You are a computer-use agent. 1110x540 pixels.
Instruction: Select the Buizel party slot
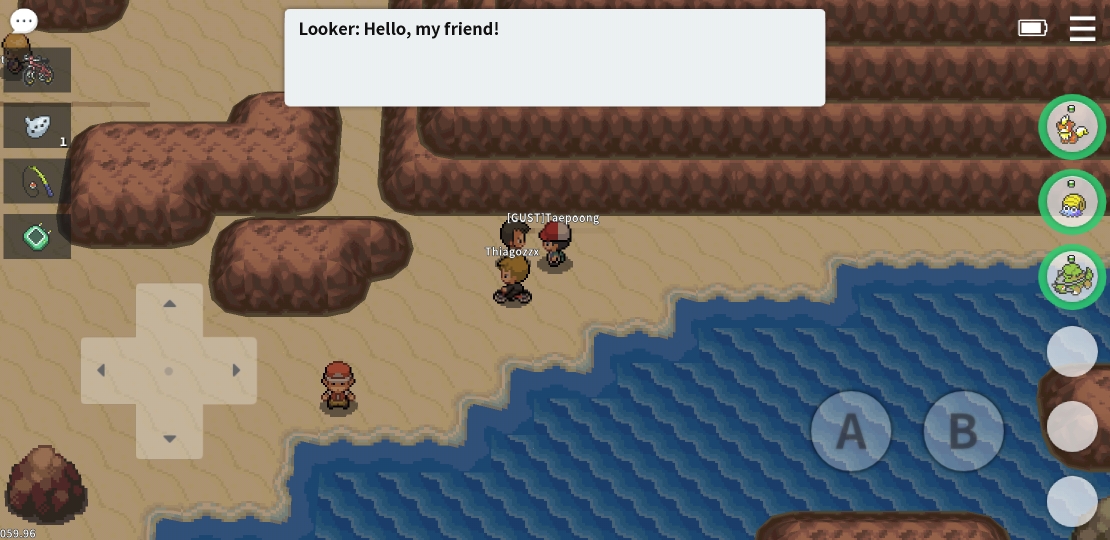point(1072,127)
